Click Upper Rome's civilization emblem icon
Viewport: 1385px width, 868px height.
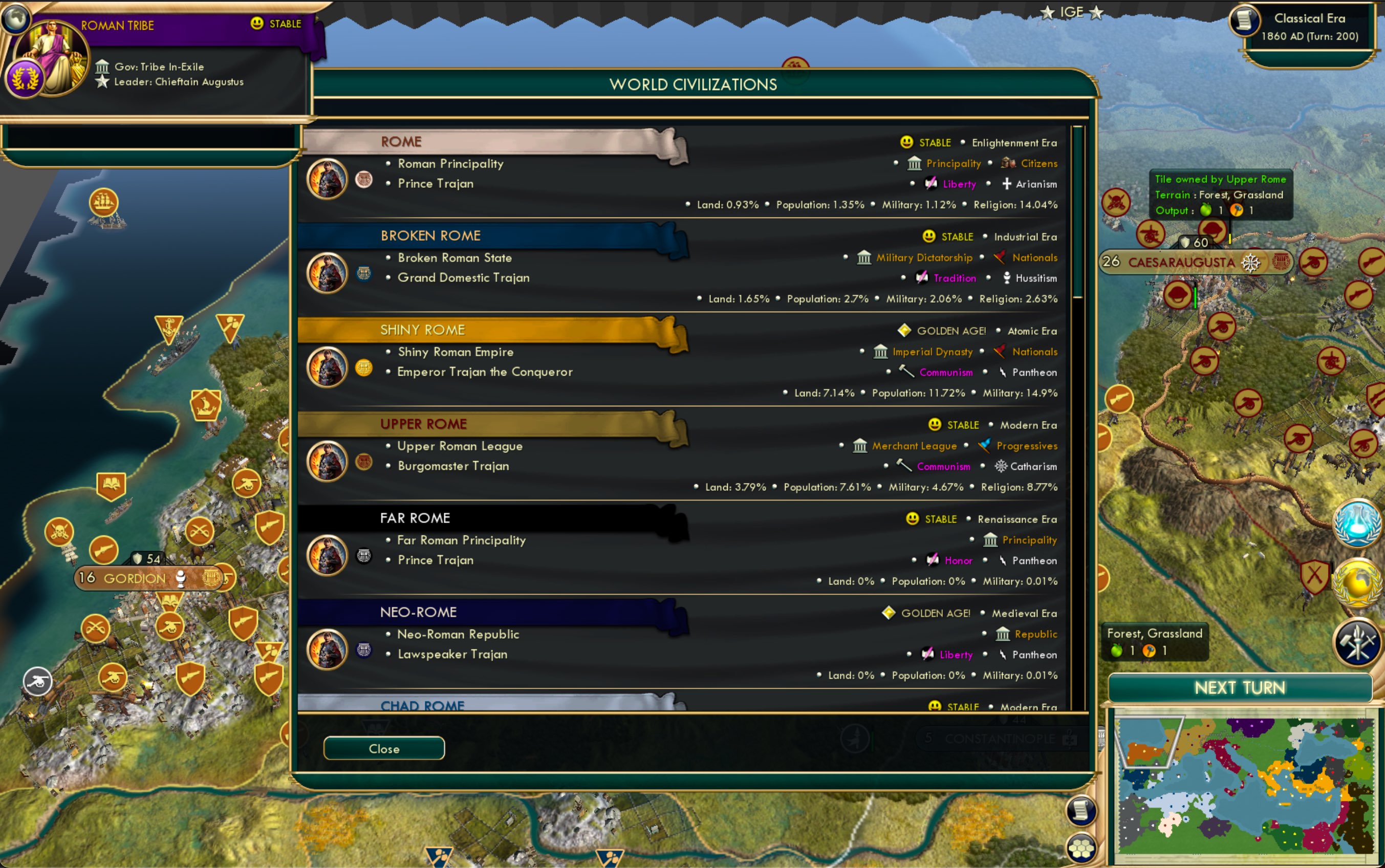coord(364,461)
